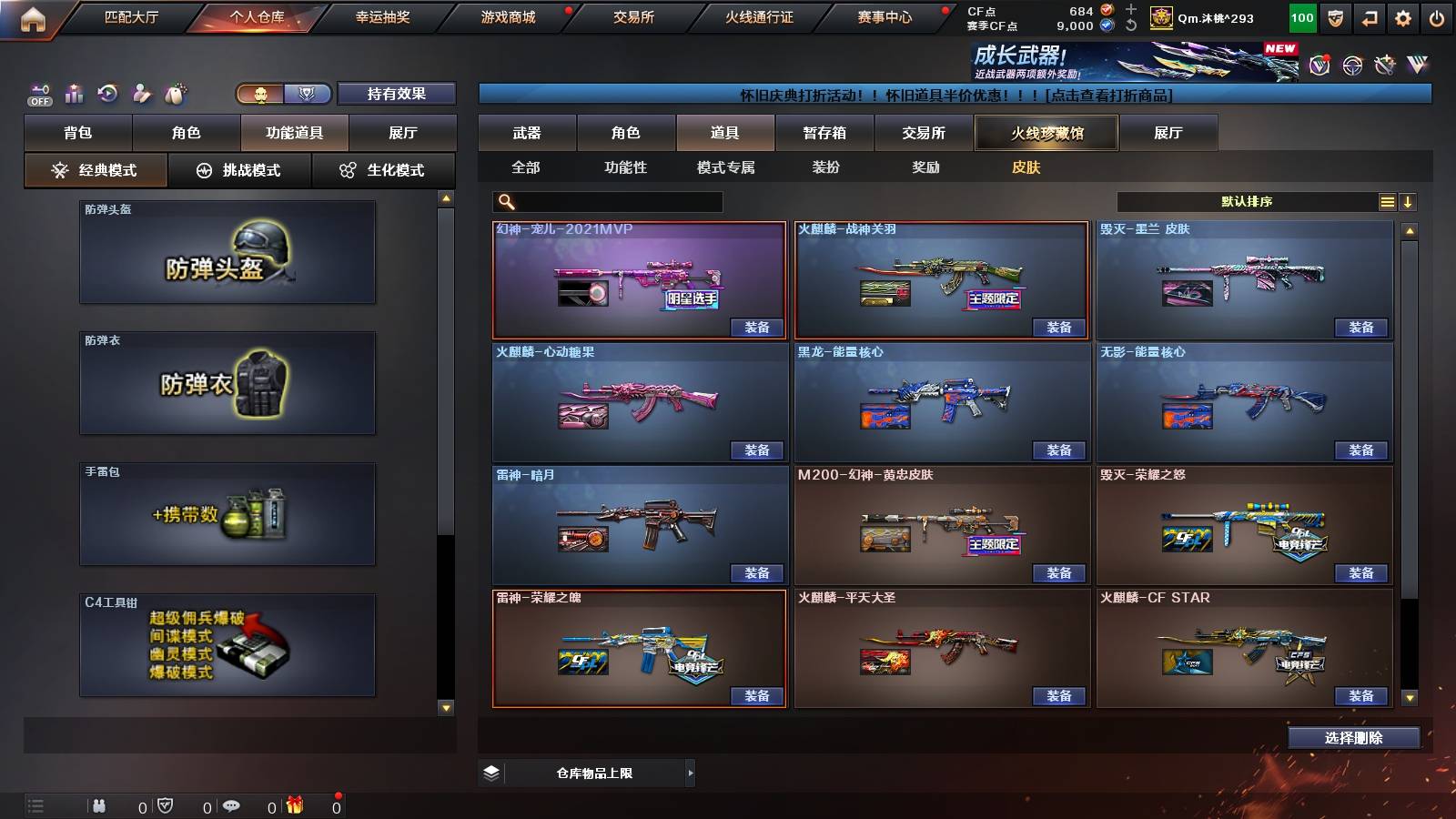Viewport: 1456px width, 819px height.
Task: Click the green 100 health indicator
Action: (1301, 16)
